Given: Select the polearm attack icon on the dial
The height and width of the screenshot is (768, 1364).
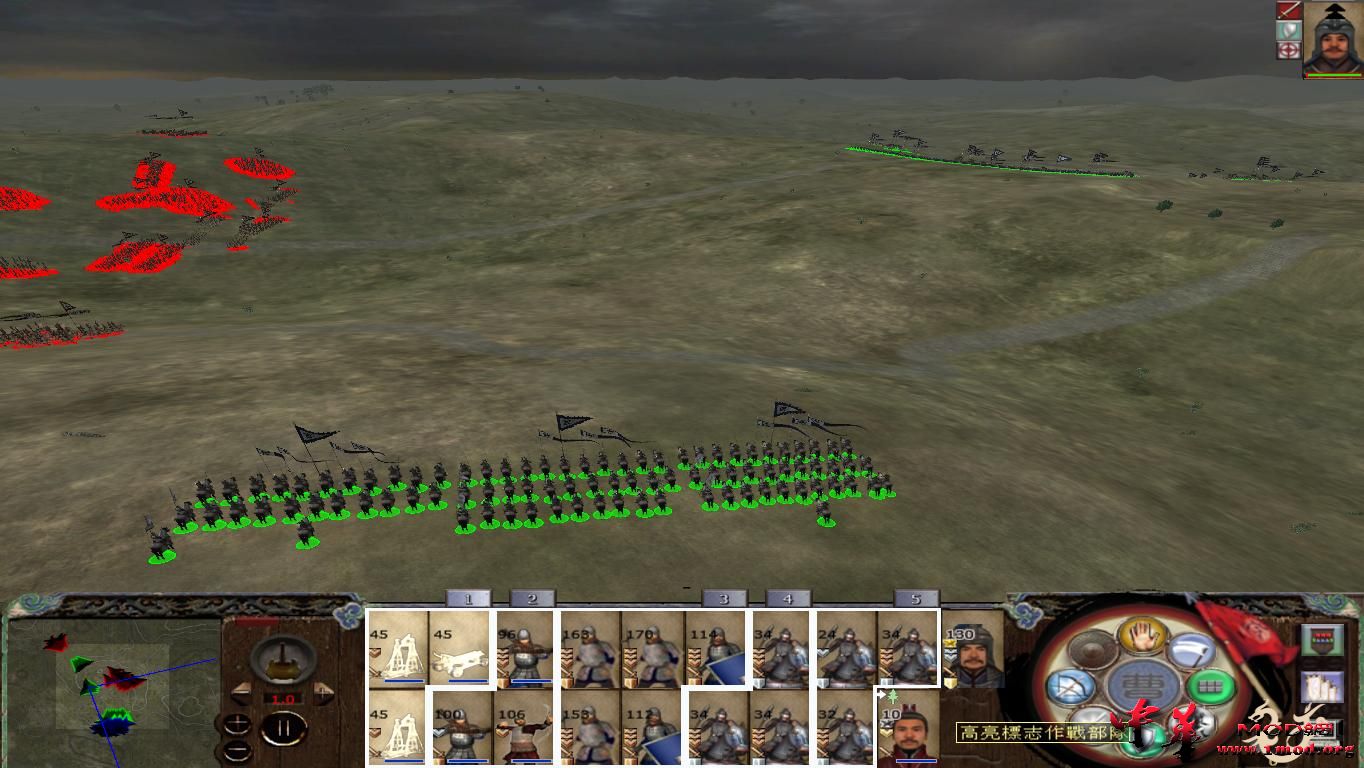Looking at the screenshot, I should point(1190,650).
